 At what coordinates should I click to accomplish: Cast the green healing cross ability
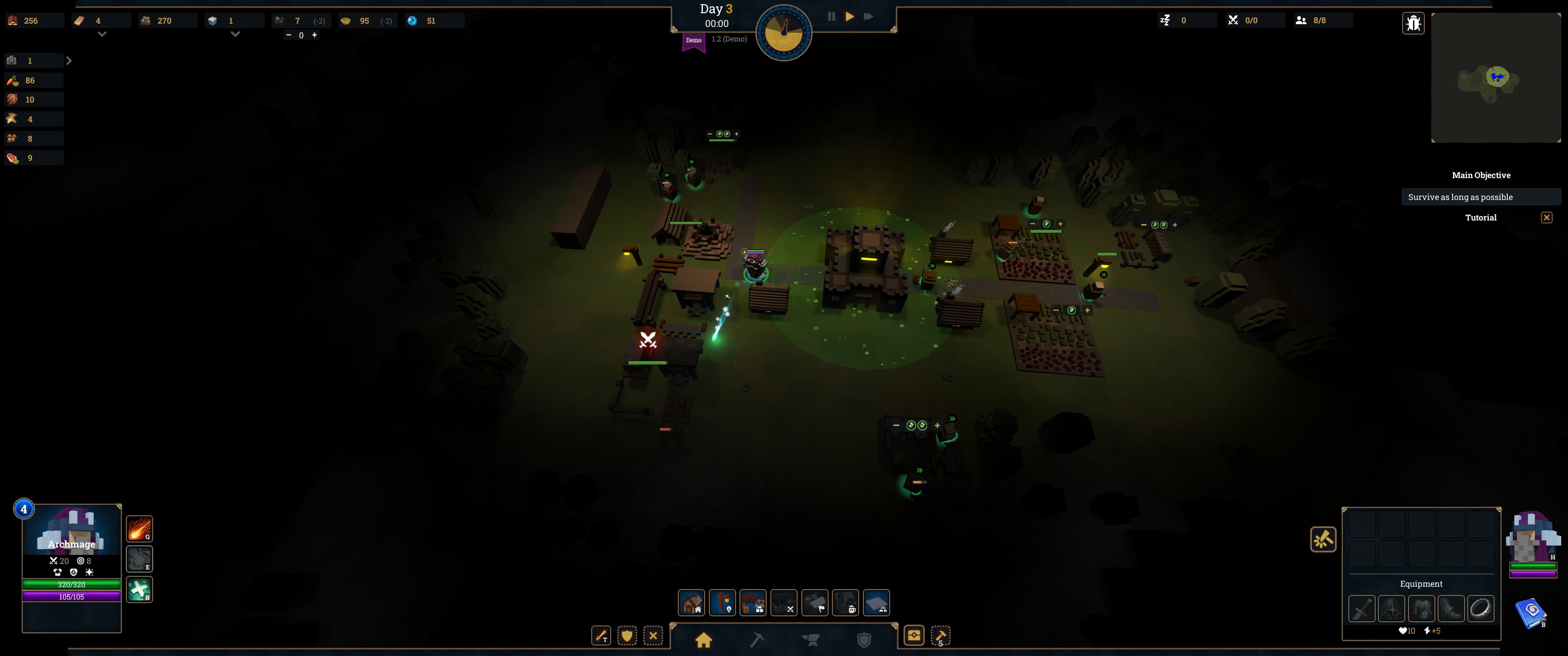(x=139, y=589)
